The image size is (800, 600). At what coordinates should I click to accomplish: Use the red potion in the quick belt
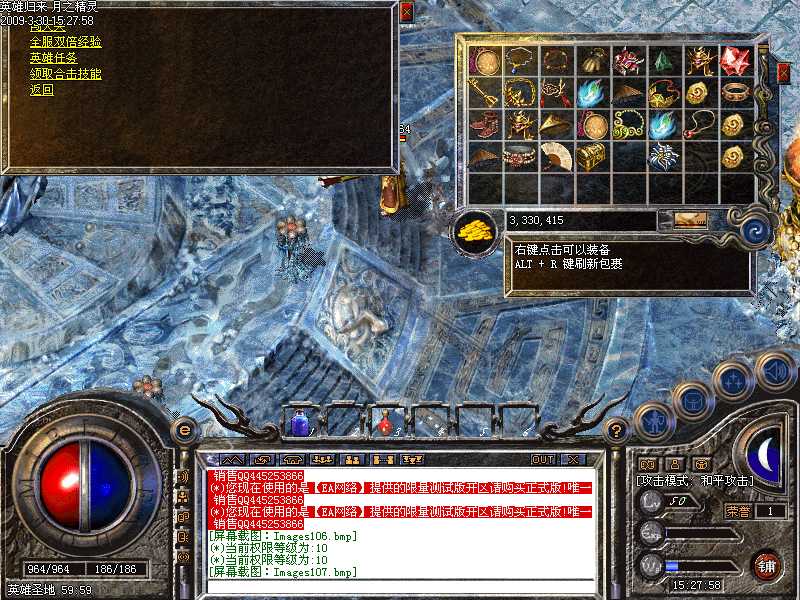coord(385,424)
